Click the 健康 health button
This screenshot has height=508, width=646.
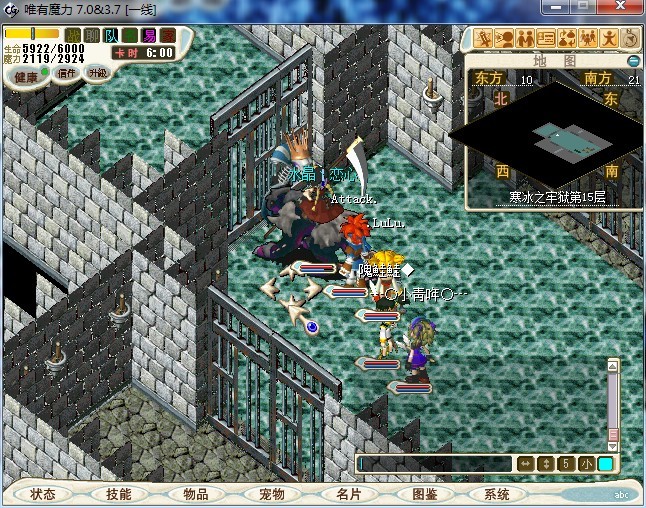click(26, 76)
